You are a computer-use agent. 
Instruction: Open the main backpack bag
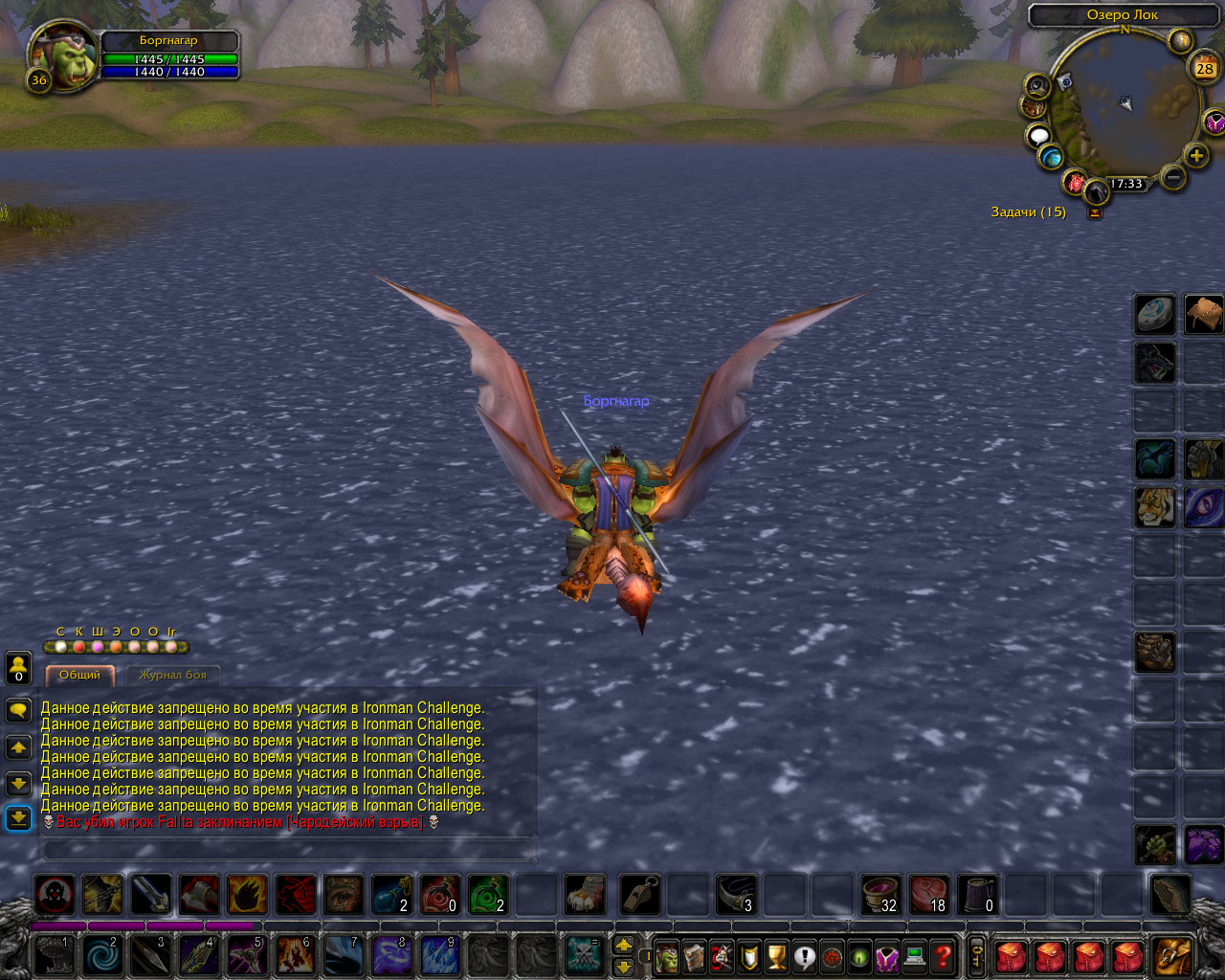[x=1172, y=955]
